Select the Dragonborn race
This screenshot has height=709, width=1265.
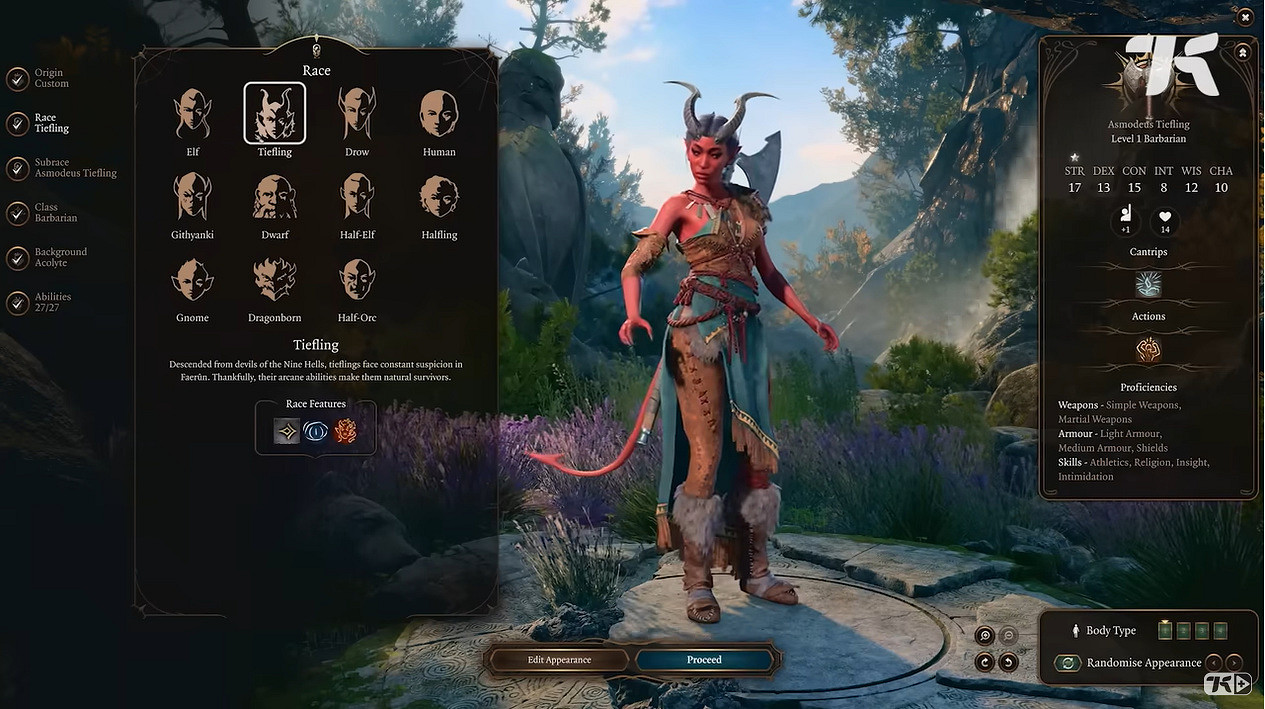pos(275,279)
